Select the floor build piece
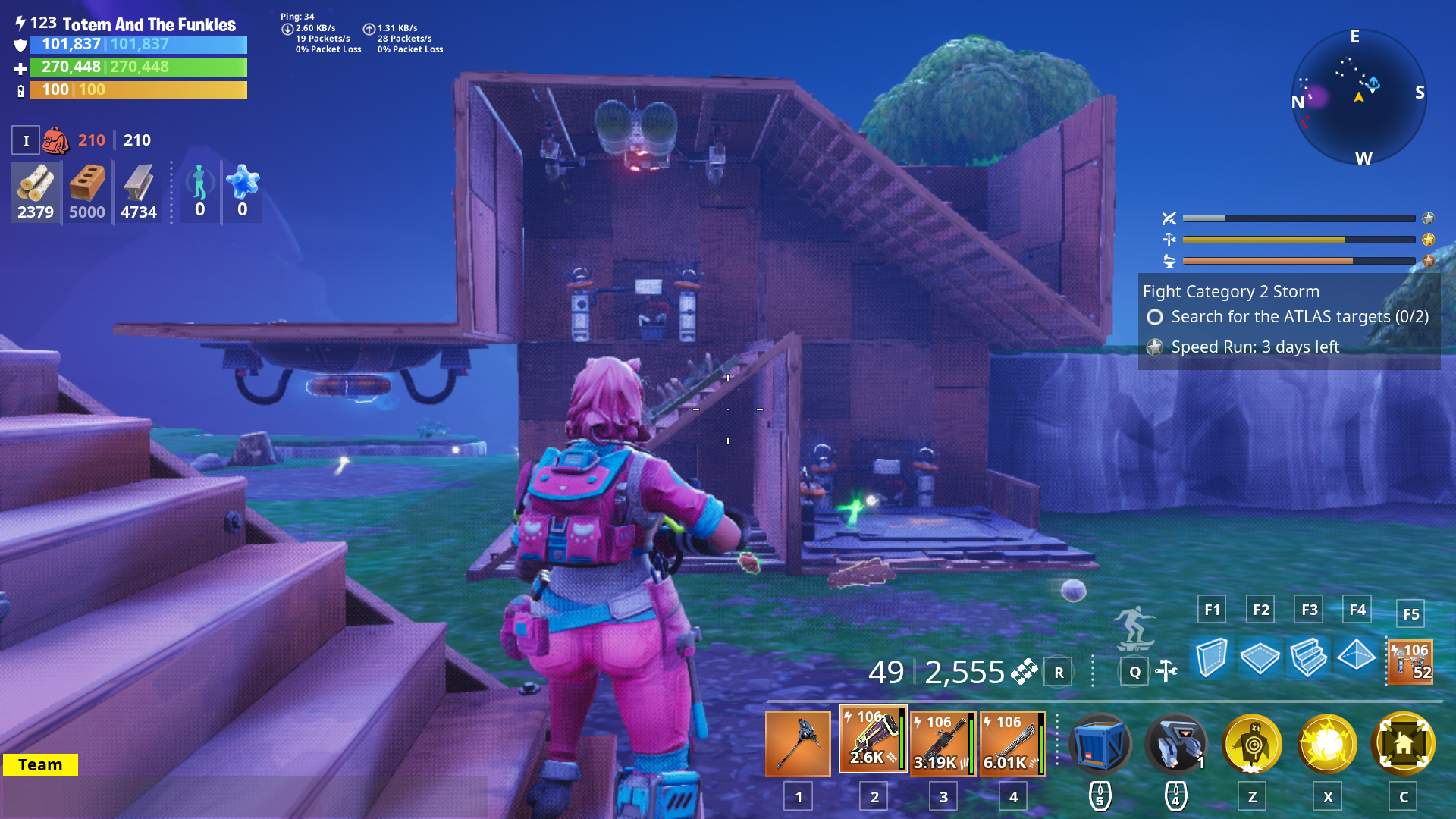1456x819 pixels. [1260, 658]
